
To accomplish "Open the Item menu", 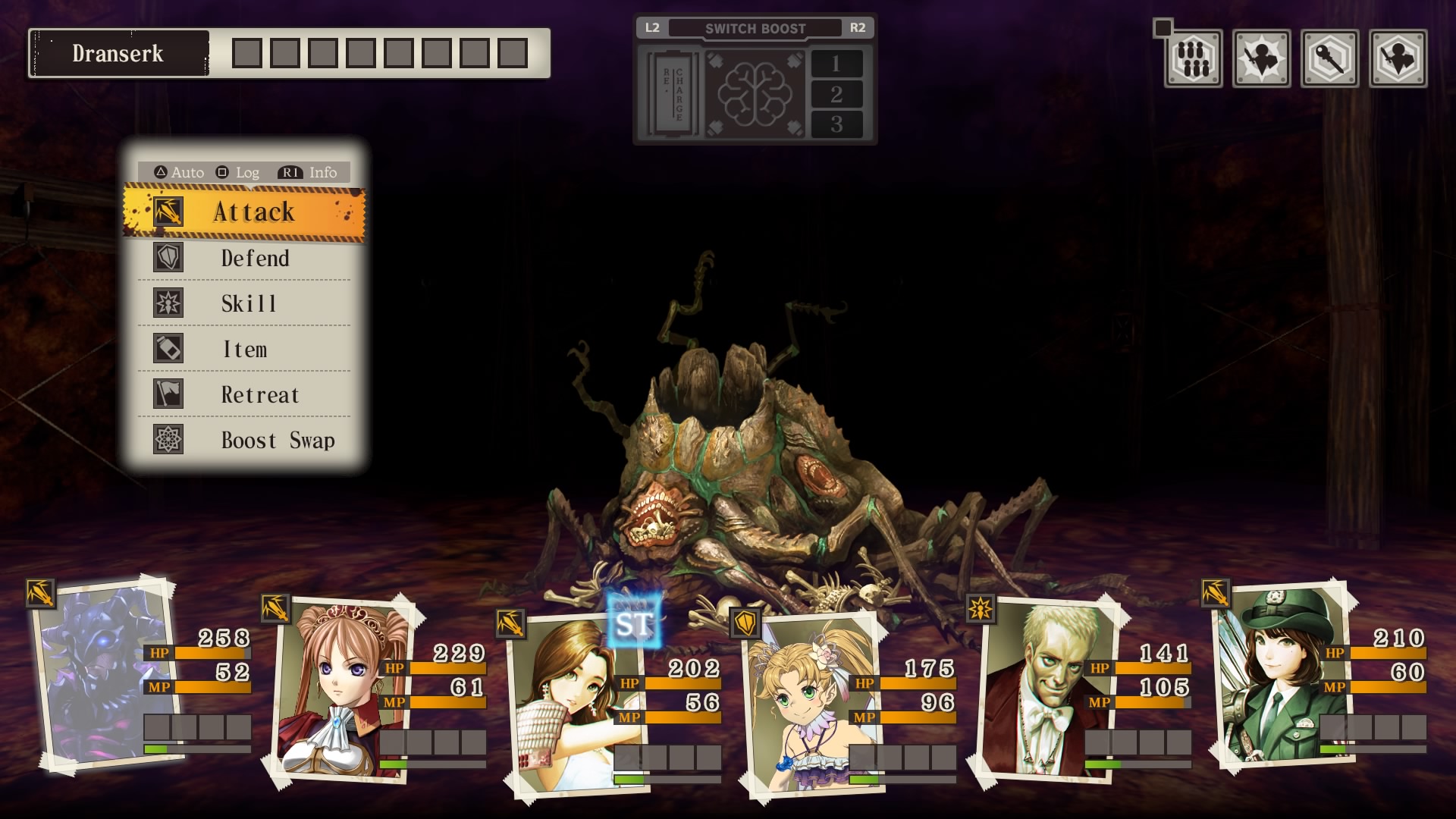I will pos(244,349).
